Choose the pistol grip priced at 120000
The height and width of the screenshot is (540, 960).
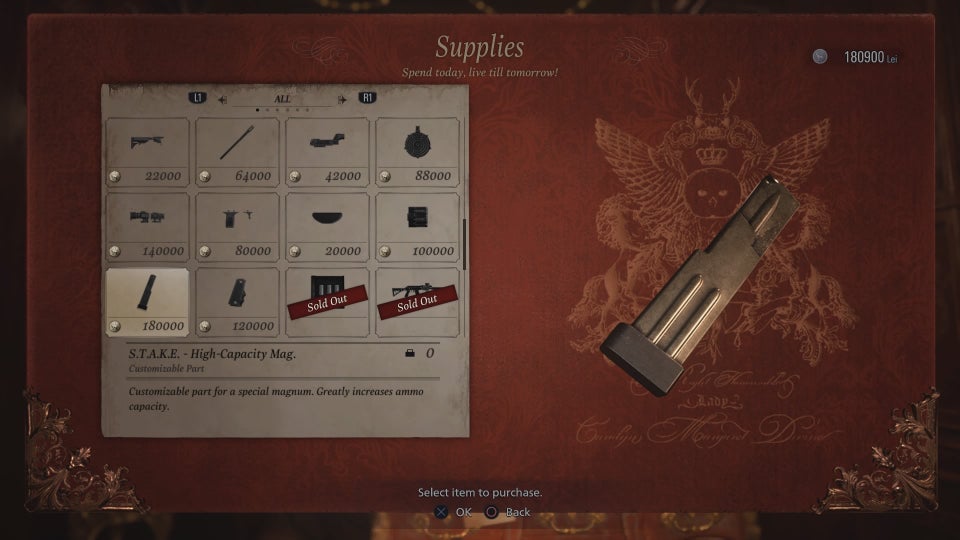pos(237,302)
